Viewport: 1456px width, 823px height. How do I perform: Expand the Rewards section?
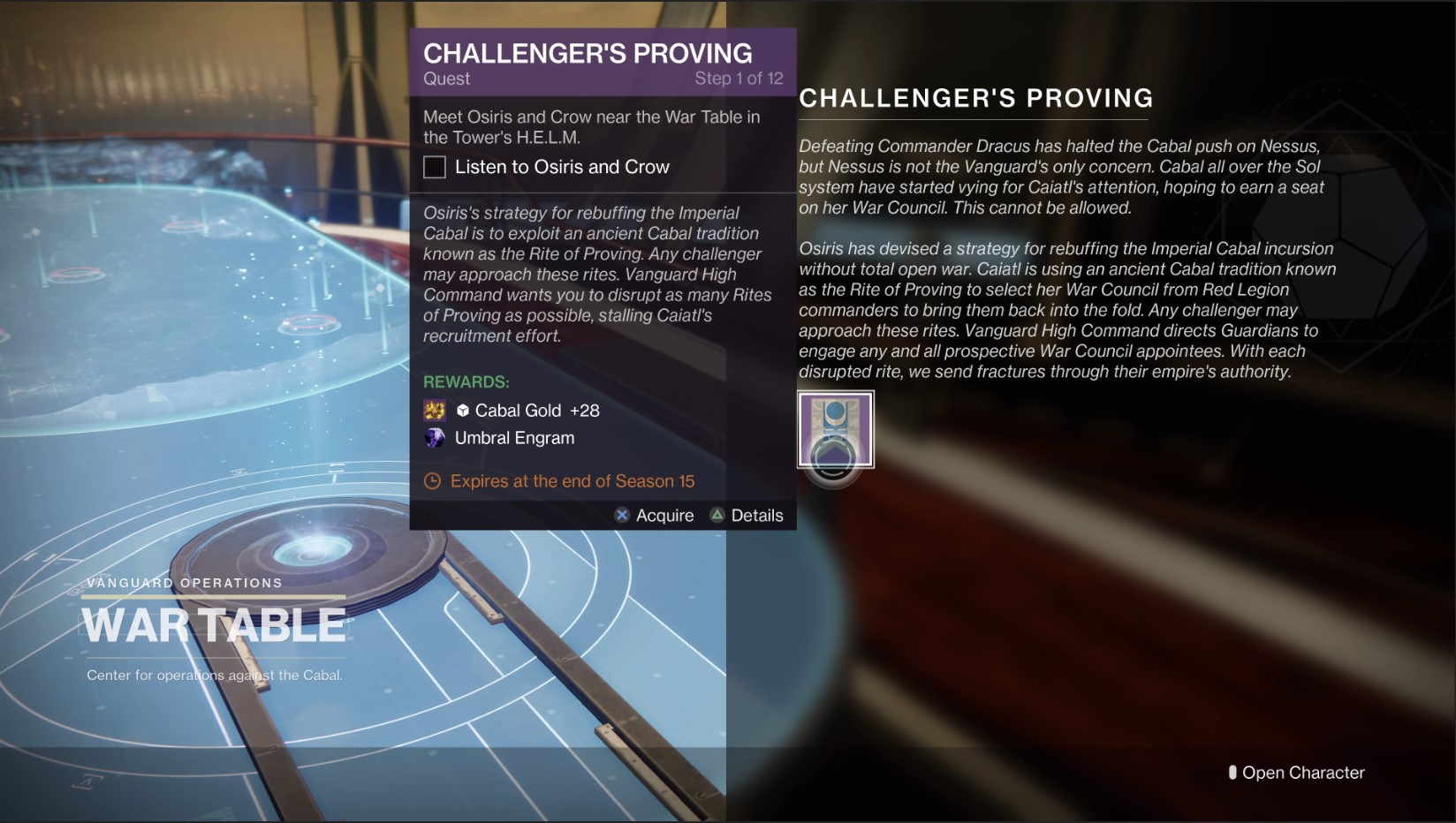pos(466,381)
